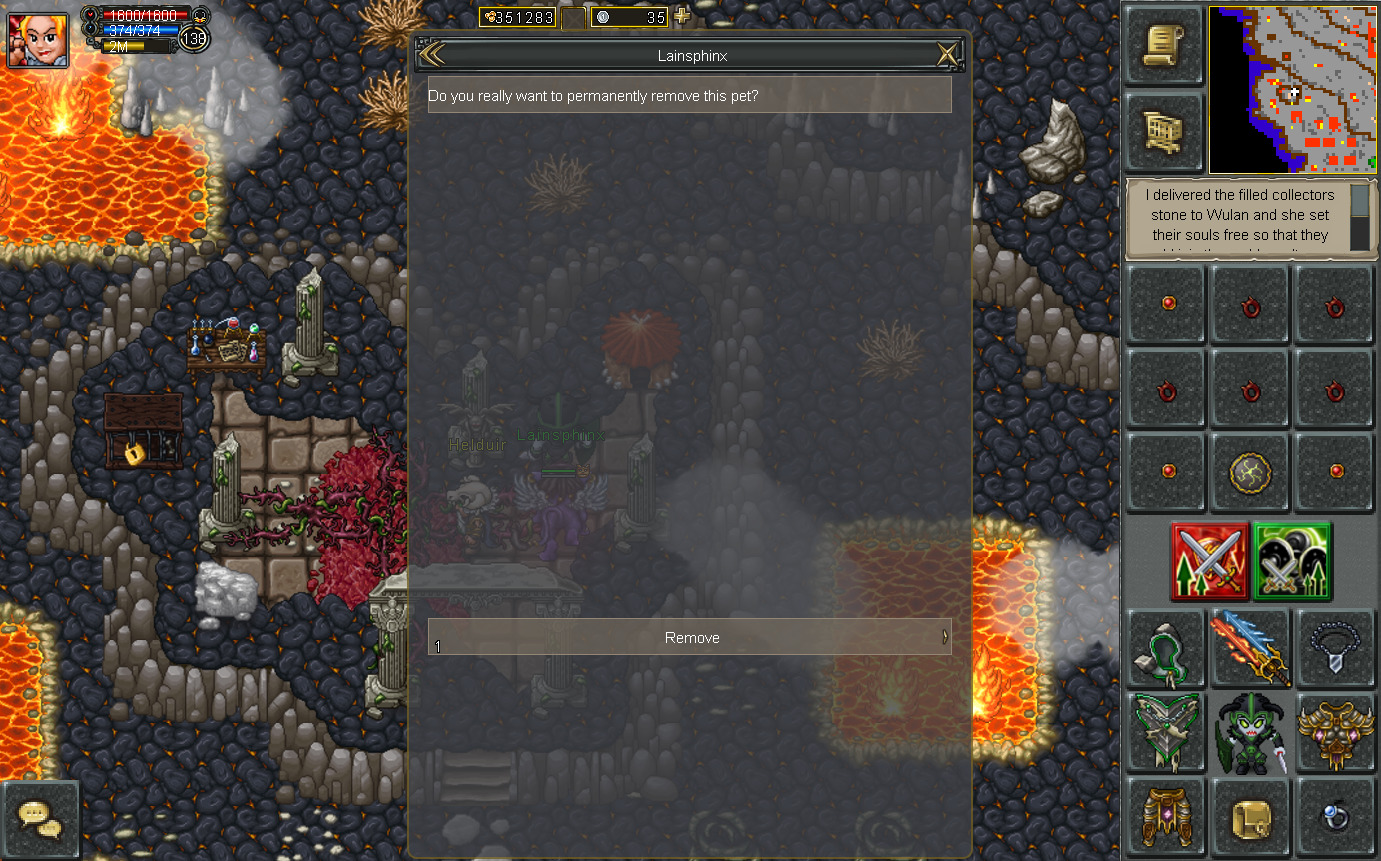
Task: Click the minimap
Action: tap(1291, 90)
